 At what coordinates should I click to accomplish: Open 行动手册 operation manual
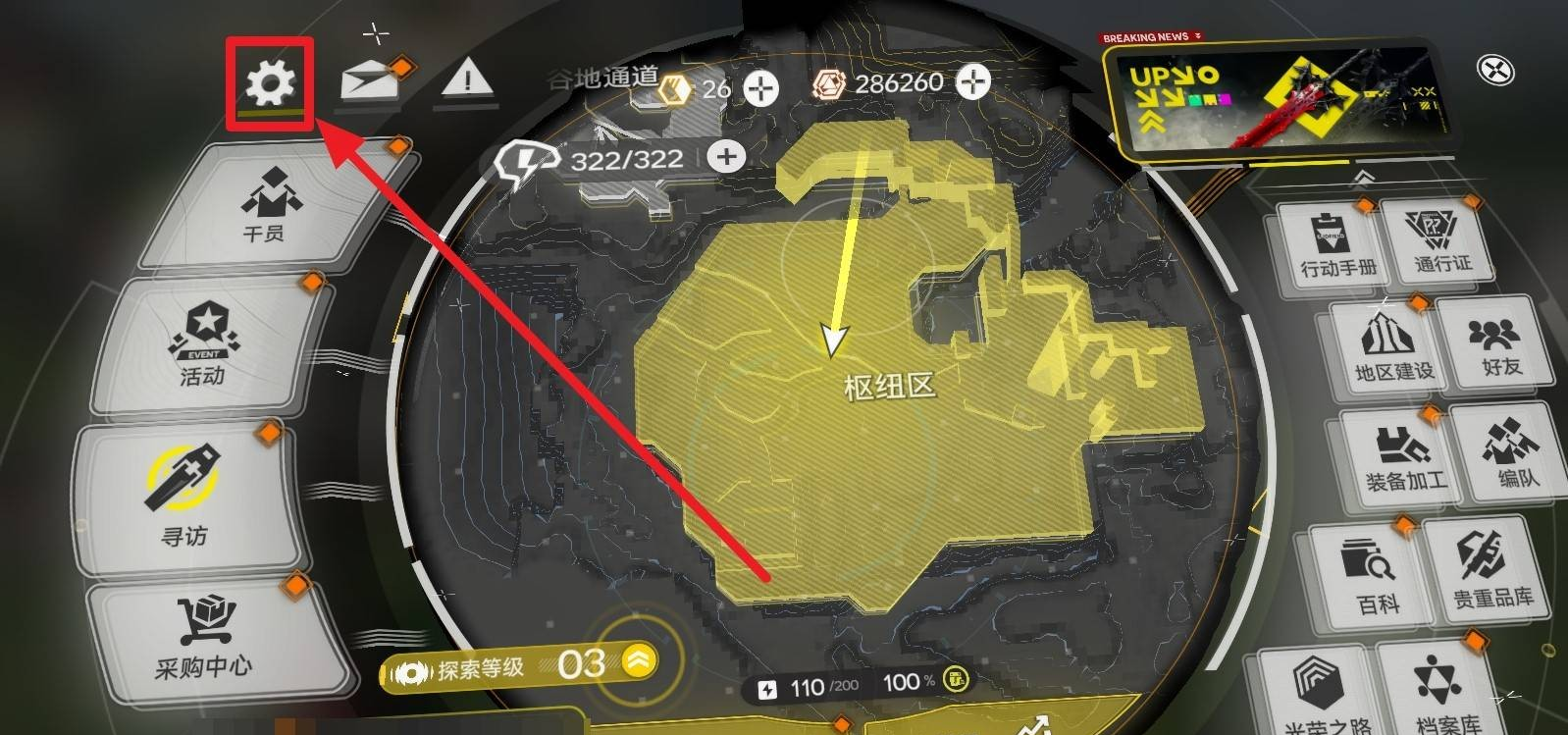pyautogui.click(x=1337, y=245)
